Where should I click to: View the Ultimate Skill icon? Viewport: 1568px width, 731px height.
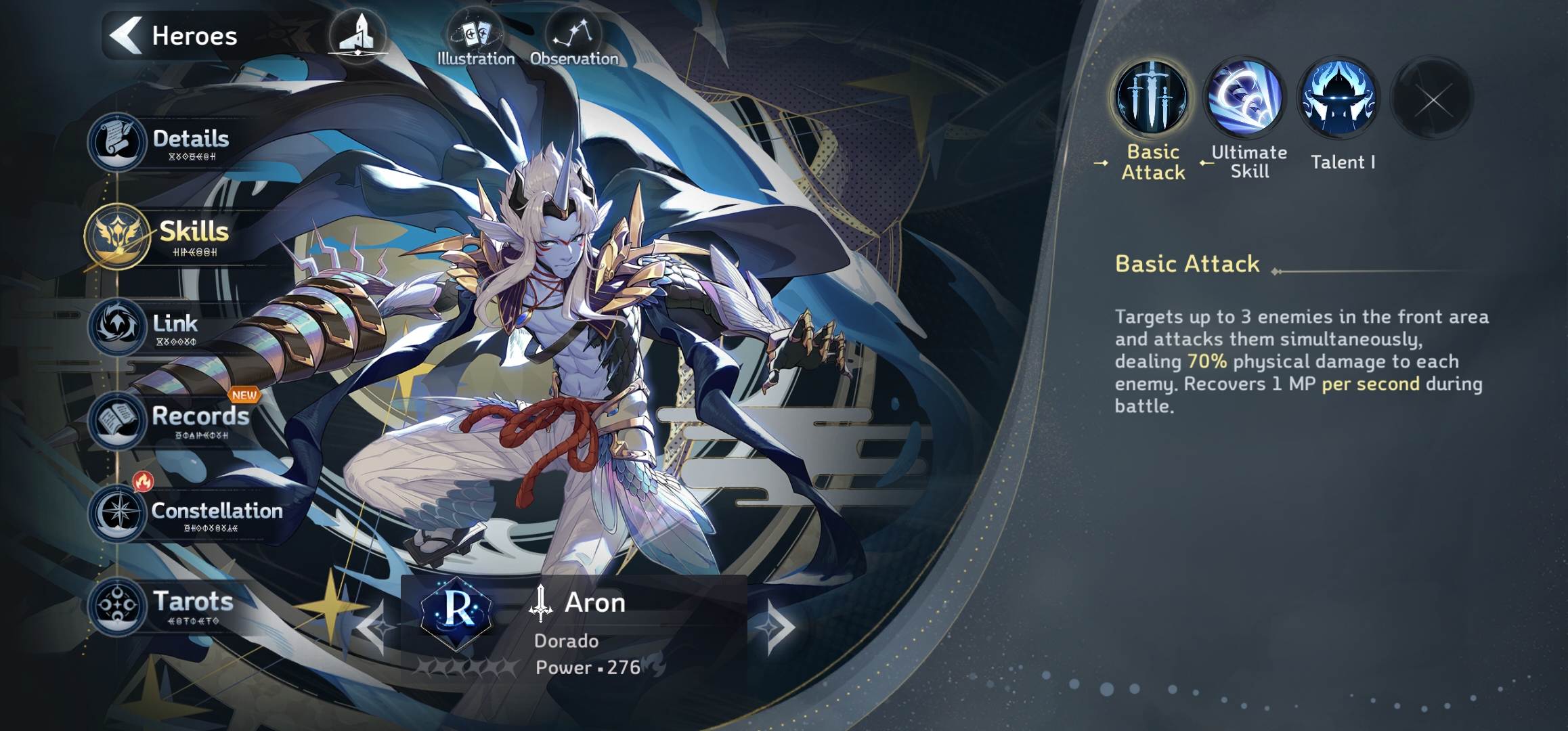[x=1244, y=98]
